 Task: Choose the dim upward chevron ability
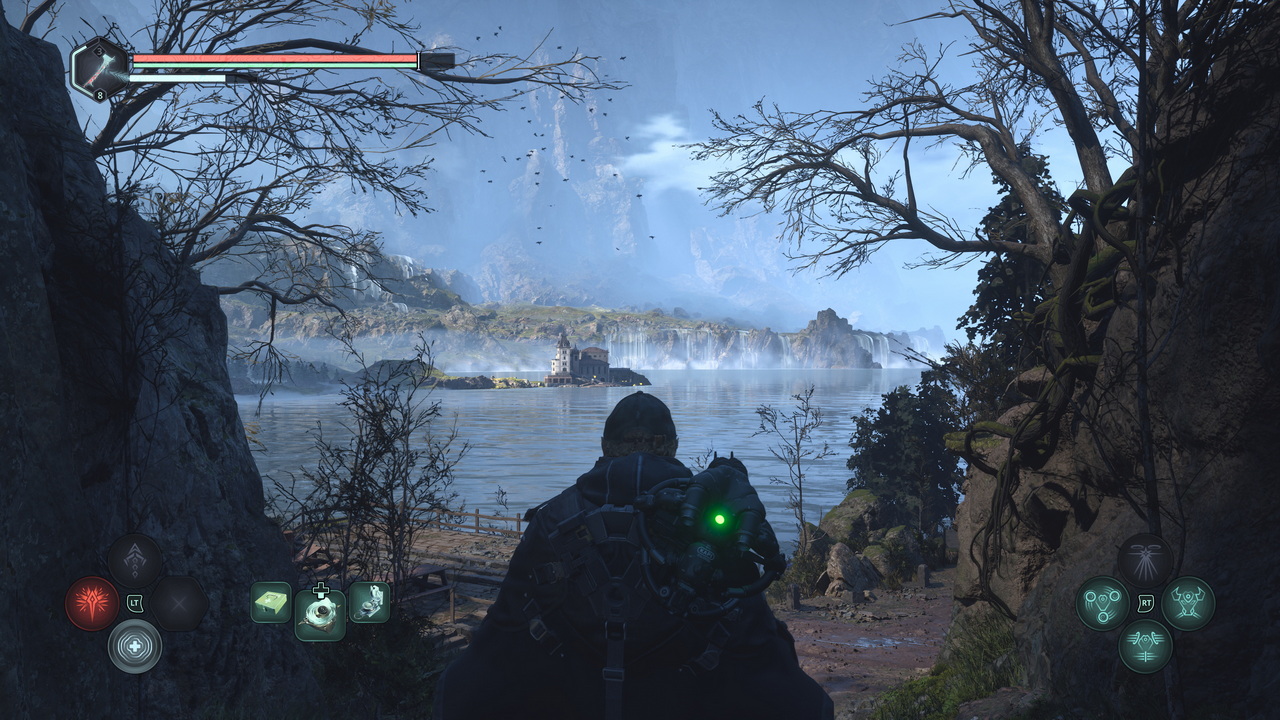pyautogui.click(x=135, y=560)
